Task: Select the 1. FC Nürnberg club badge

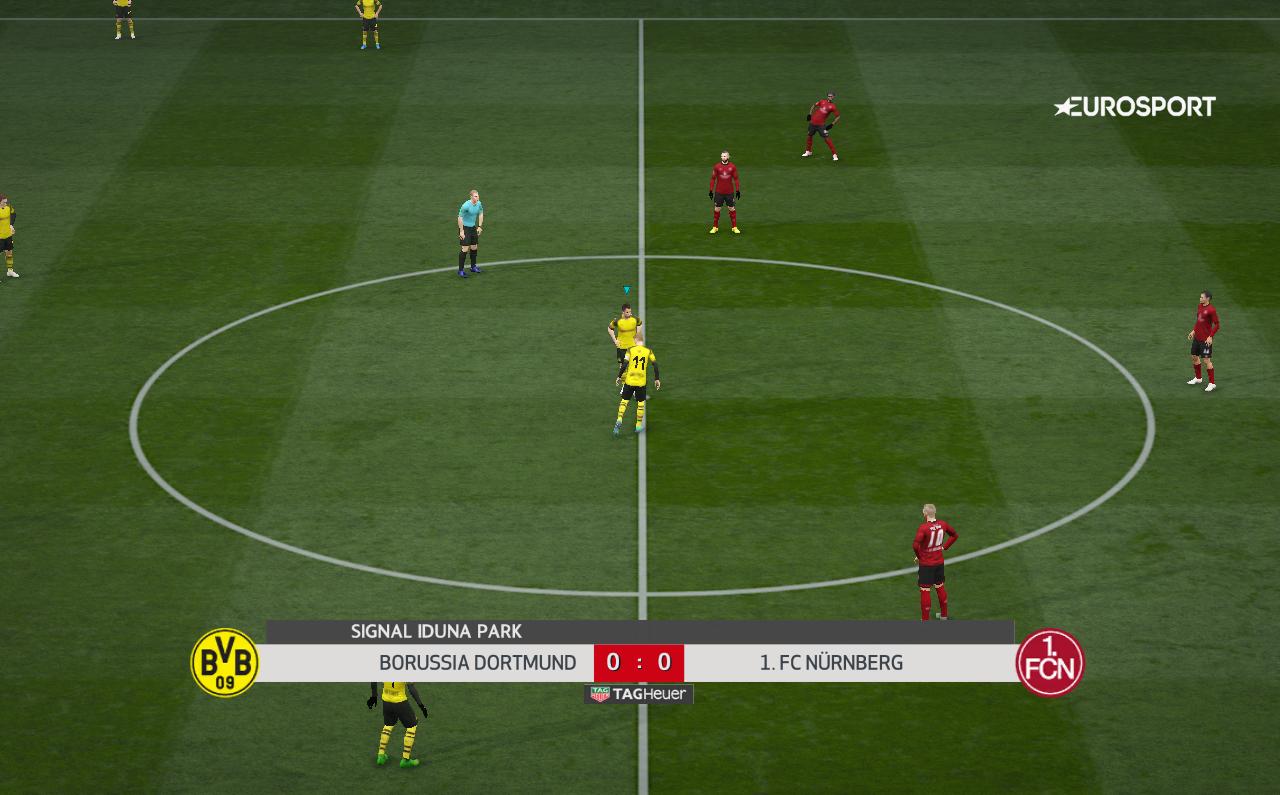Action: click(1048, 660)
